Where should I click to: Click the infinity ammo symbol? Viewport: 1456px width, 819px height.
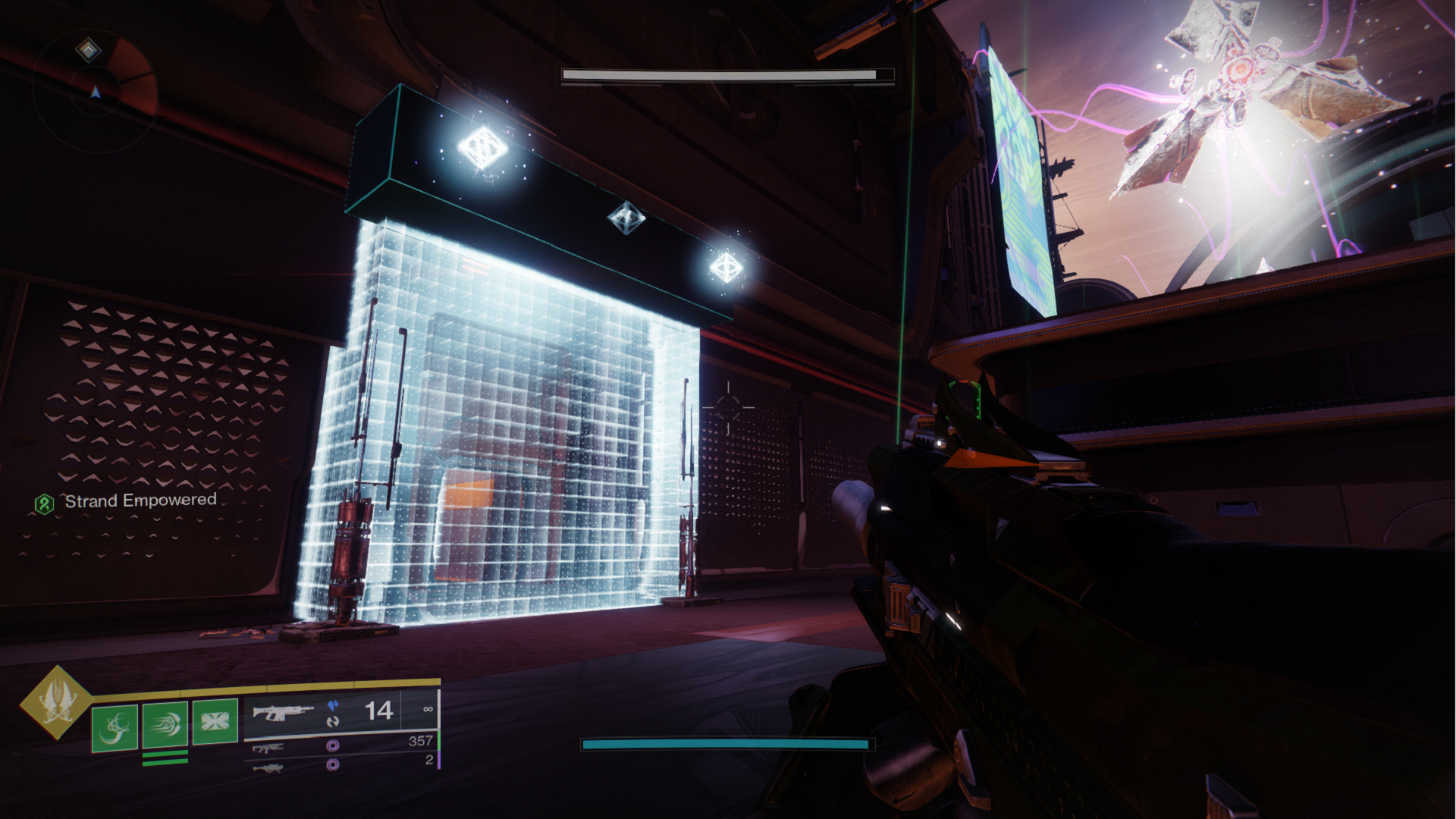429,708
